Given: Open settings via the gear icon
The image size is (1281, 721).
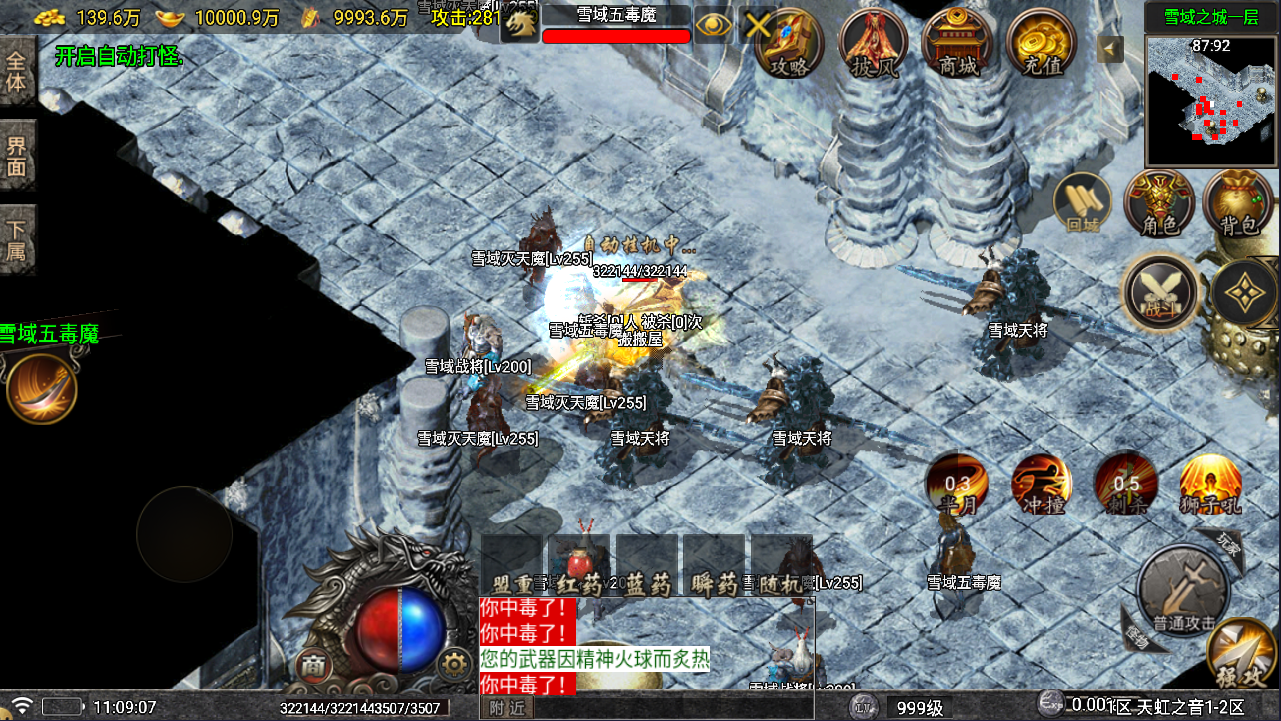Looking at the screenshot, I should pyautogui.click(x=455, y=664).
